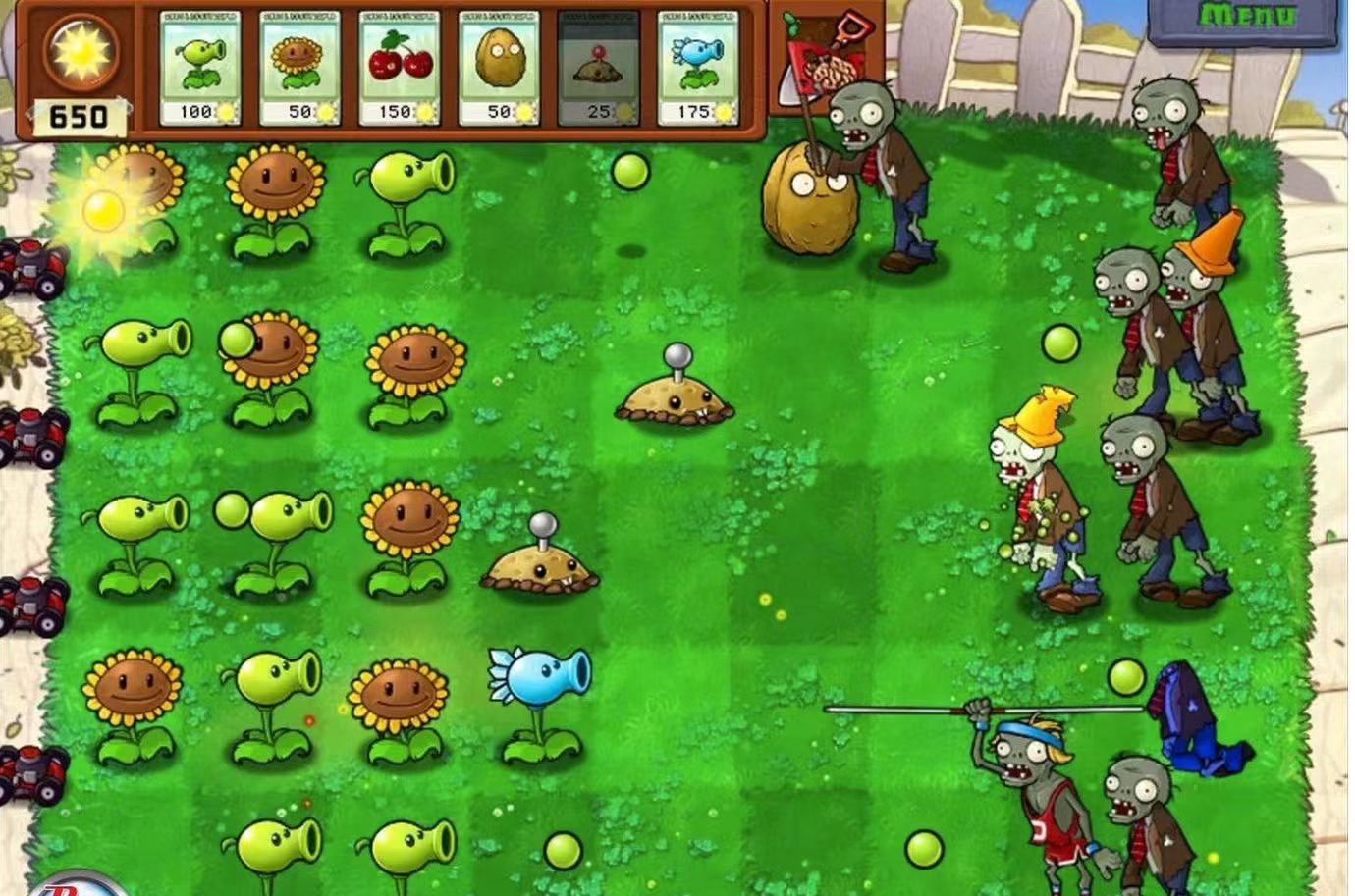The width and height of the screenshot is (1355, 896).
Task: Pick the Sunflower seed packet
Action: [x=299, y=69]
